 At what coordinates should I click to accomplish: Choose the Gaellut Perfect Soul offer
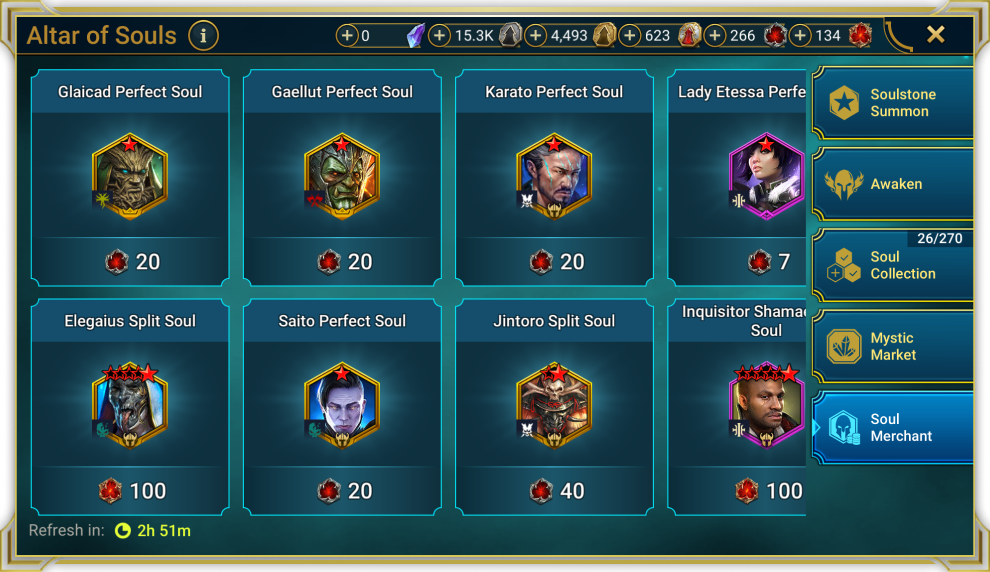point(342,178)
